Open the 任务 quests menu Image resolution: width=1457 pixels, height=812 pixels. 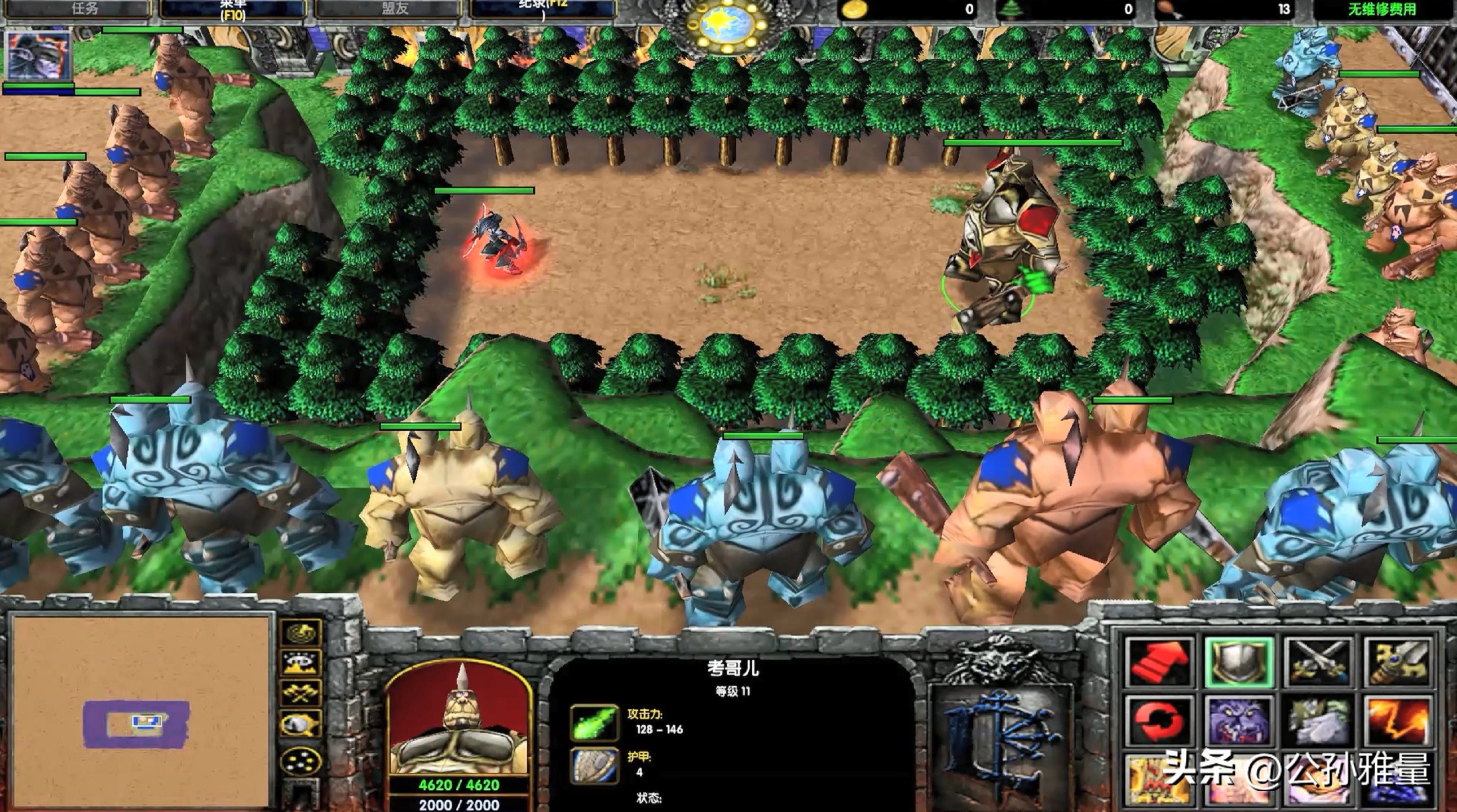pyautogui.click(x=85, y=8)
